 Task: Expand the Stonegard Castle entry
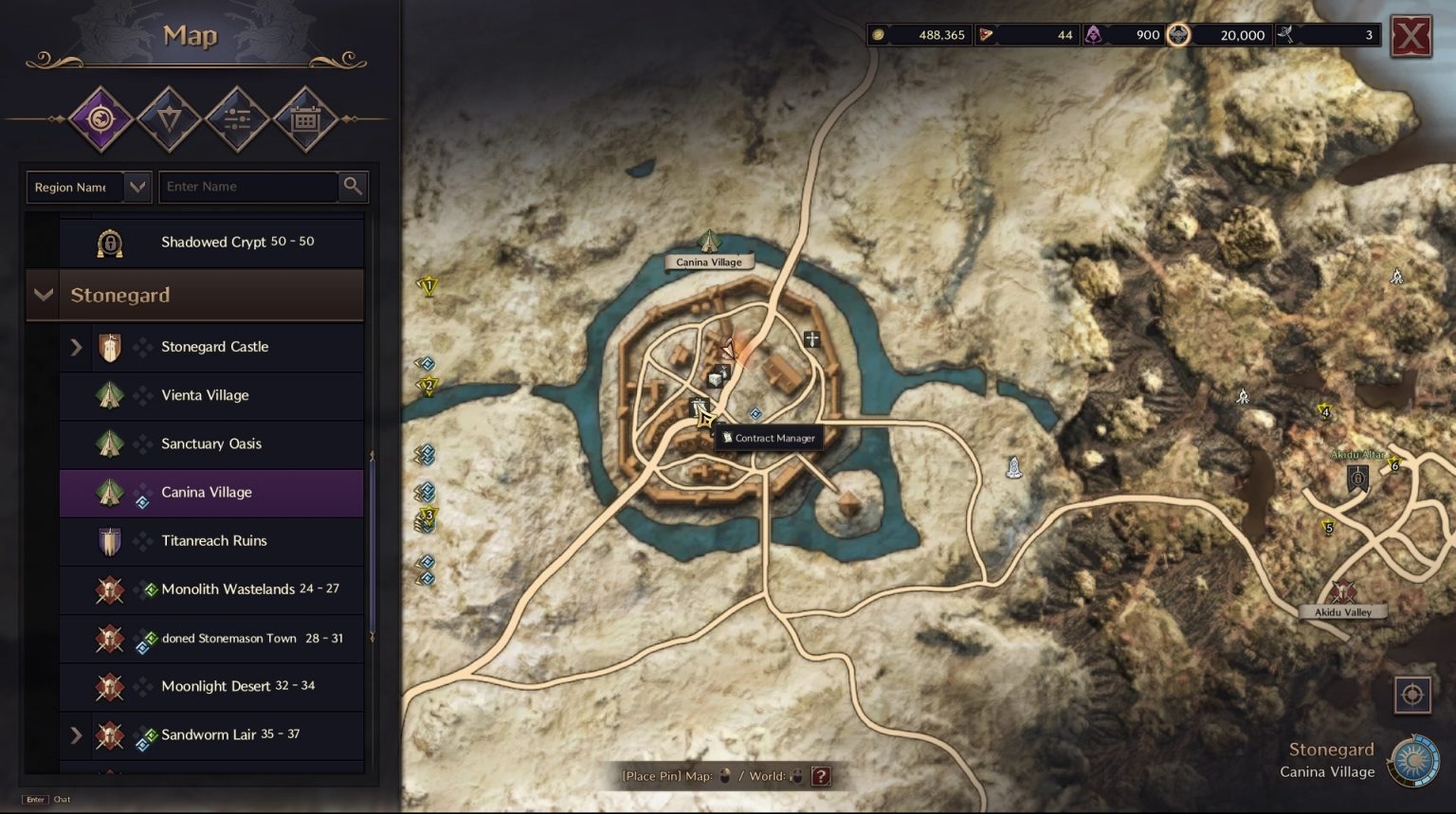pos(77,347)
